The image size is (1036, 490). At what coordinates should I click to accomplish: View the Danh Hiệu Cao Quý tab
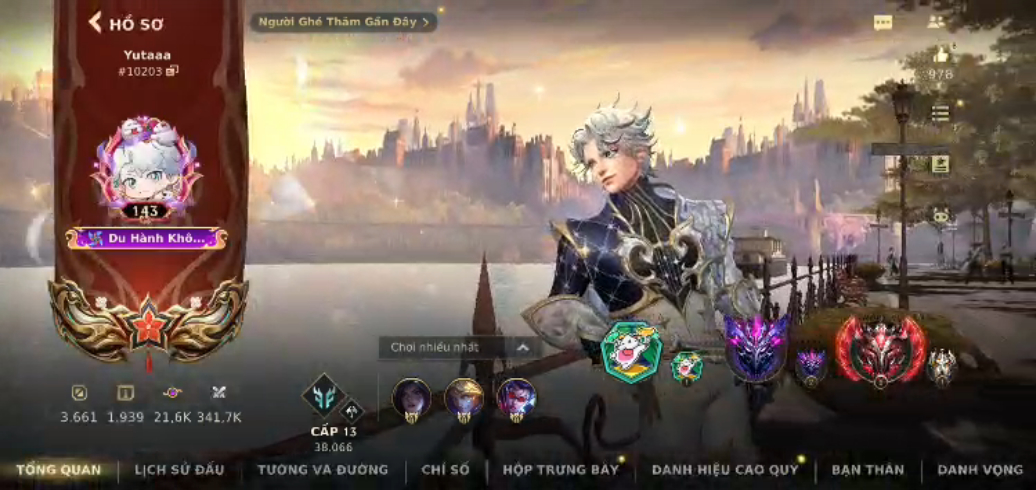click(725, 470)
